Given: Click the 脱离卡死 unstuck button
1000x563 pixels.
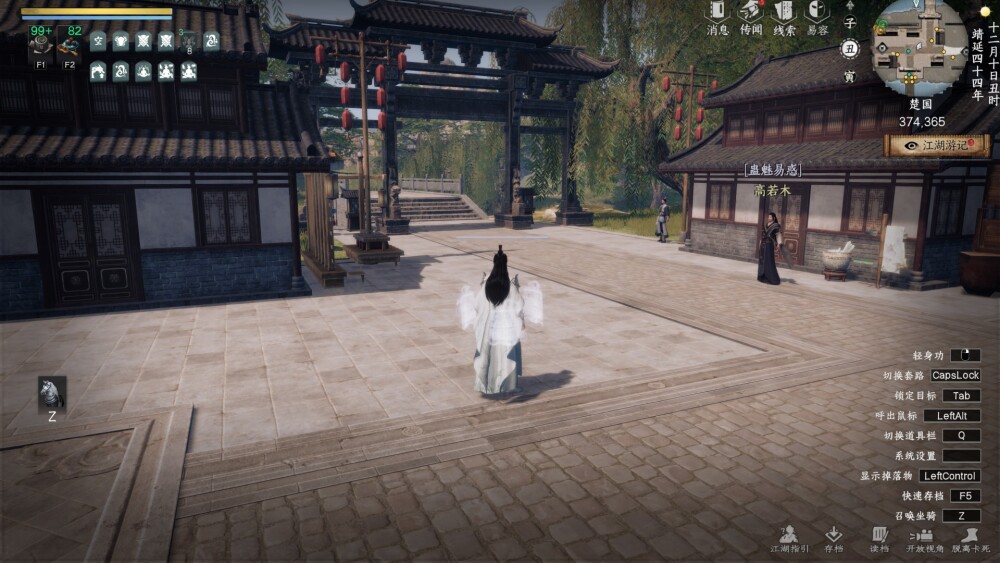Looking at the screenshot, I should (x=970, y=537).
